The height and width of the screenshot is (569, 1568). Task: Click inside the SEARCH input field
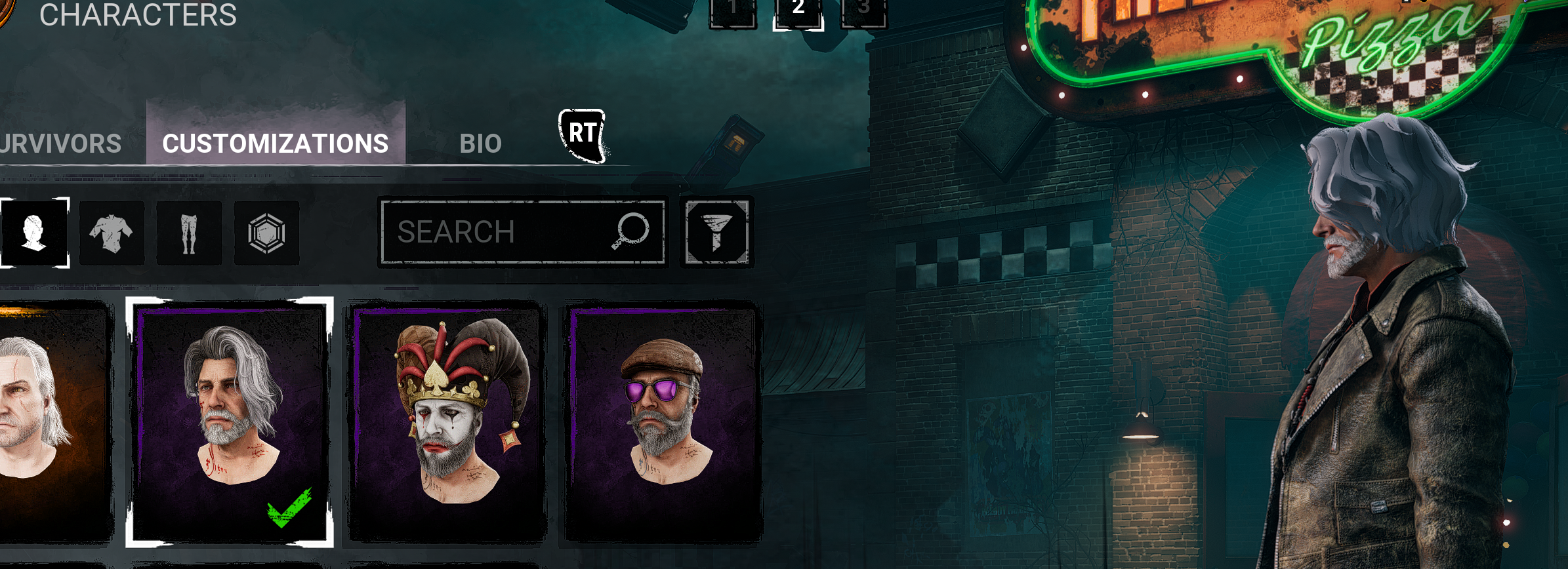(499, 231)
